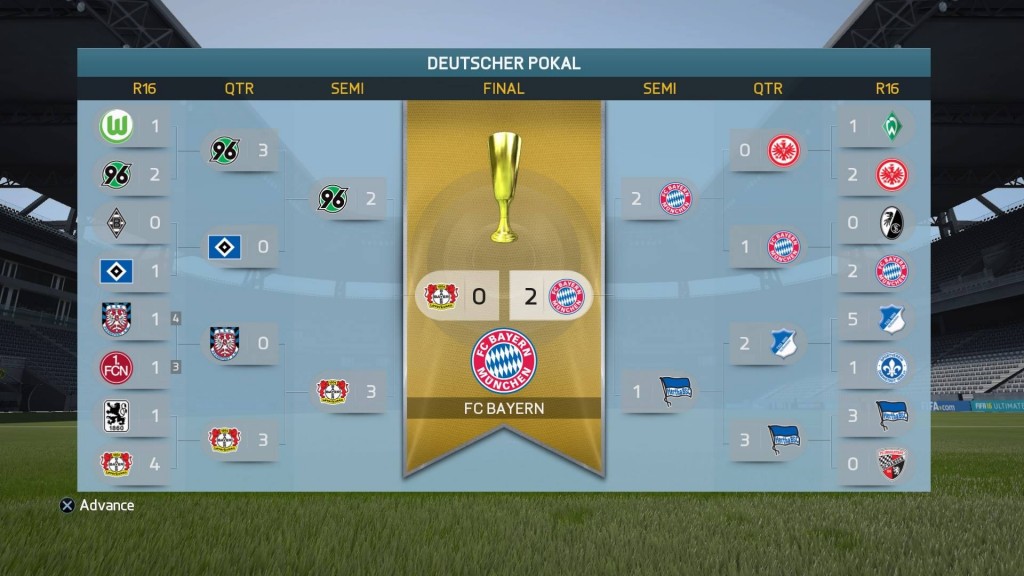Image resolution: width=1024 pixels, height=576 pixels.
Task: Pick the 1860 München bracket tile
Action: point(131,415)
